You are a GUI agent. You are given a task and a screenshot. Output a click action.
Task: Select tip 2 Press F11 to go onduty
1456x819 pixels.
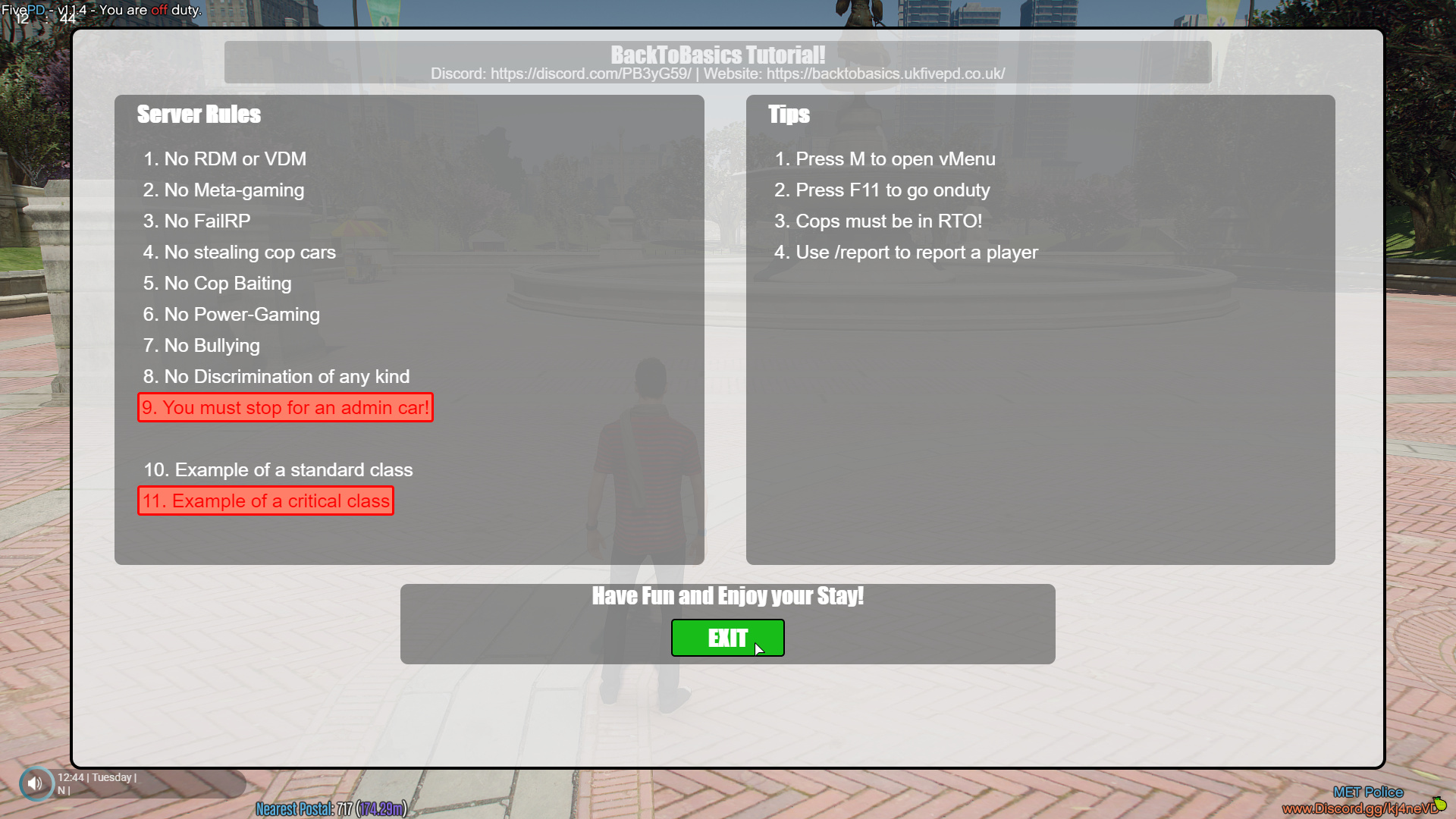(882, 190)
